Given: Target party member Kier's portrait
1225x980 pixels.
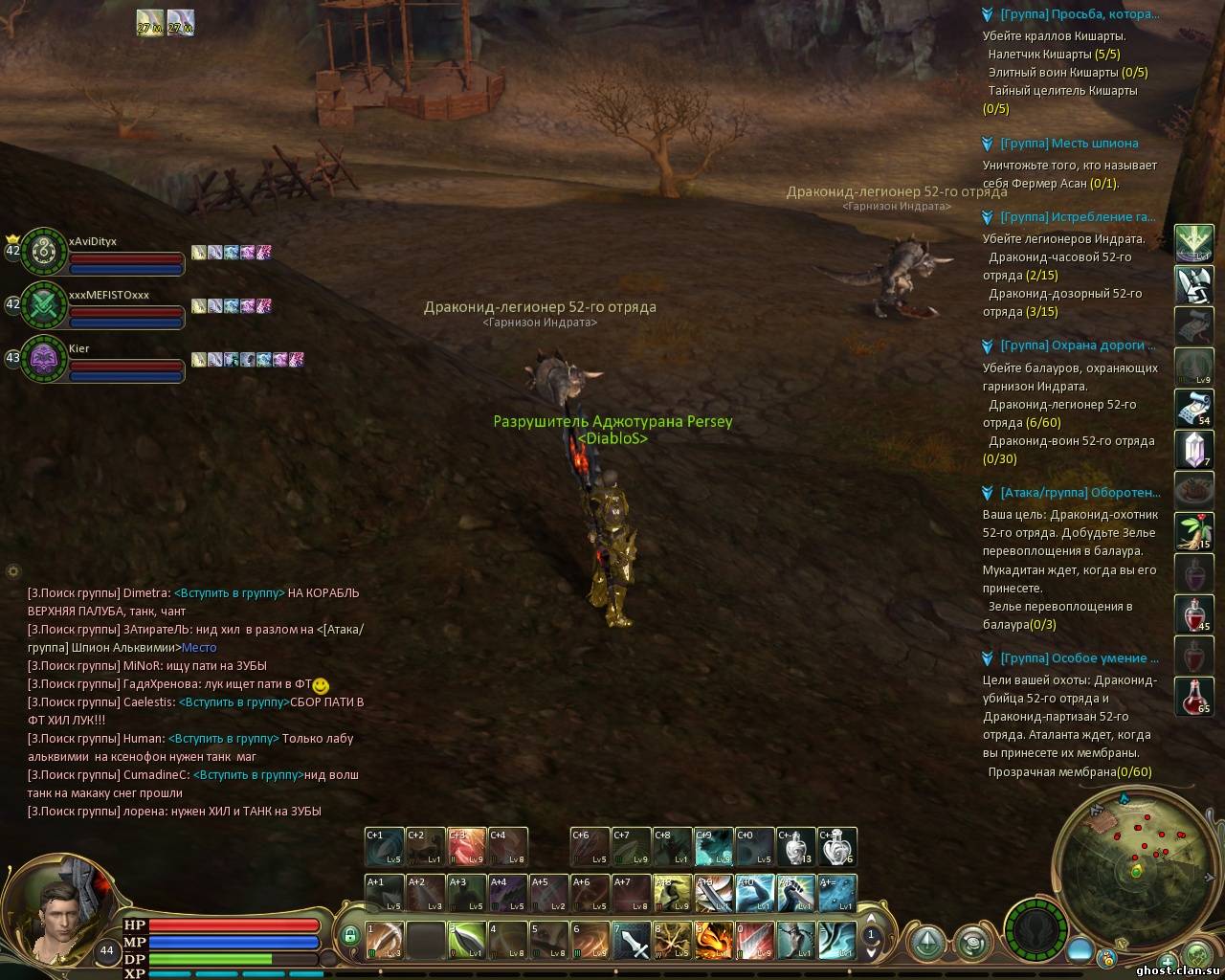Looking at the screenshot, I should (x=43, y=359).
